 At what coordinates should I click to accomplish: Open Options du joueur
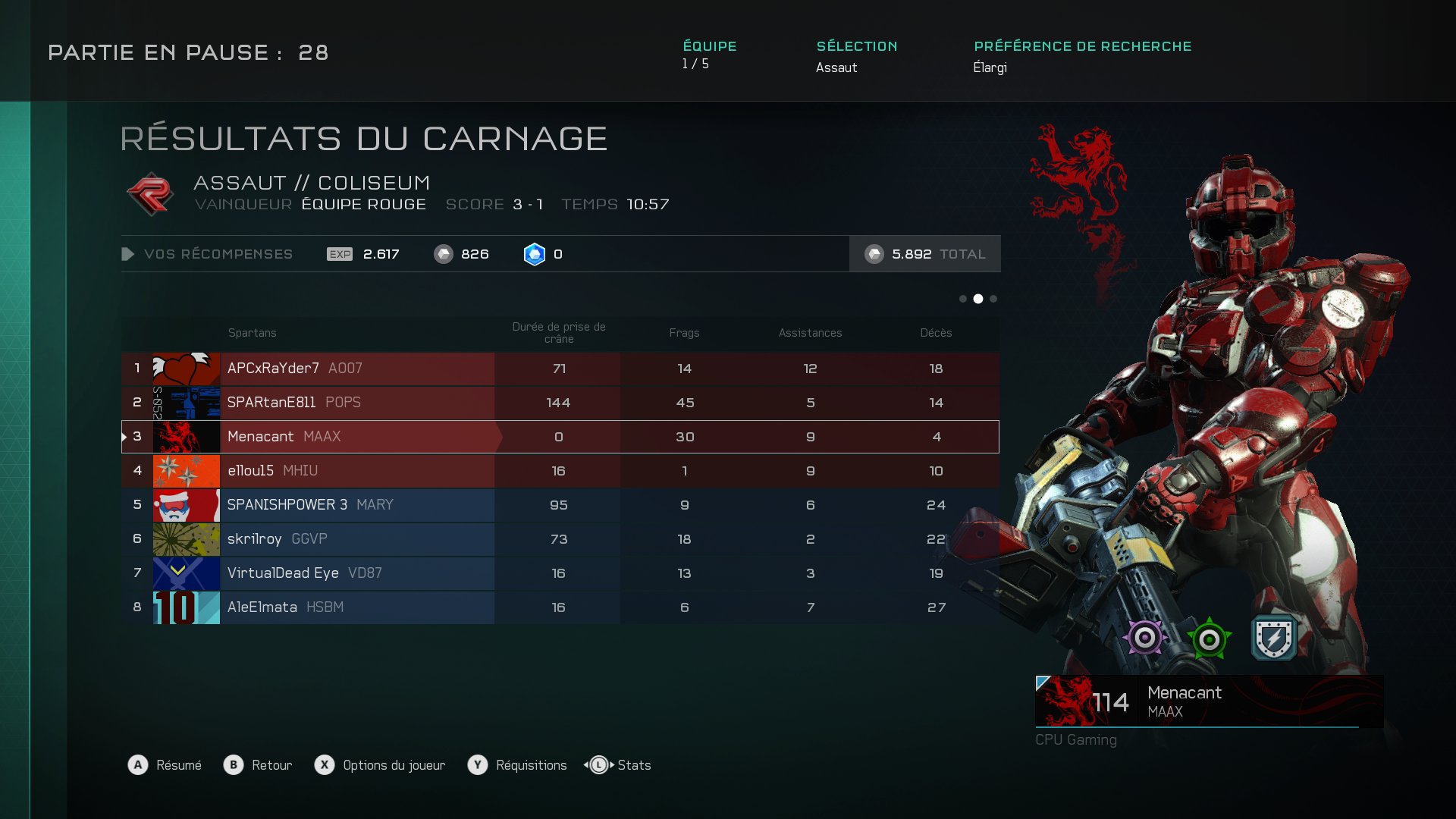click(x=381, y=765)
